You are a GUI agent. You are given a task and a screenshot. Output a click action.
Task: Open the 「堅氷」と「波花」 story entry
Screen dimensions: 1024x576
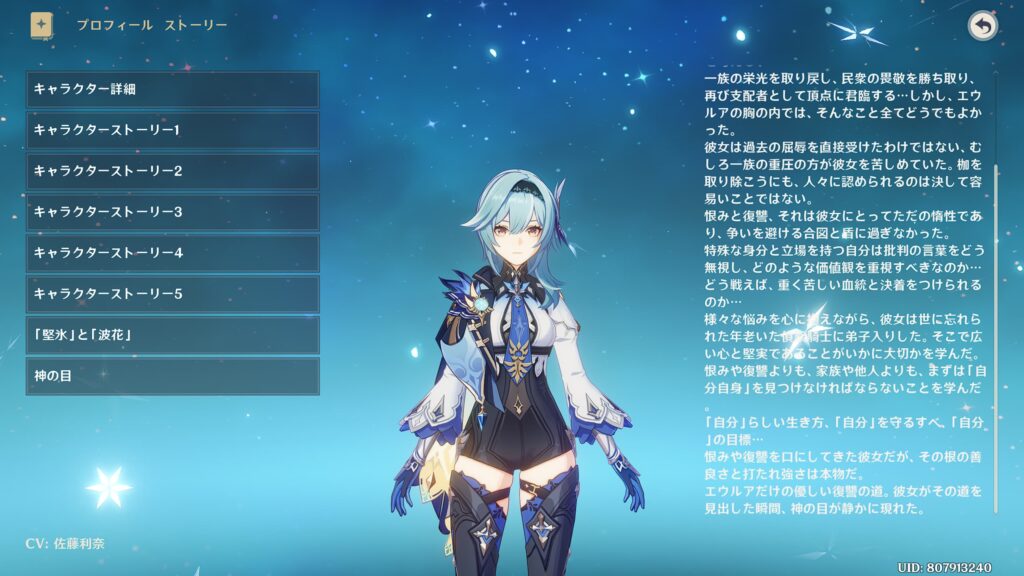coord(172,336)
